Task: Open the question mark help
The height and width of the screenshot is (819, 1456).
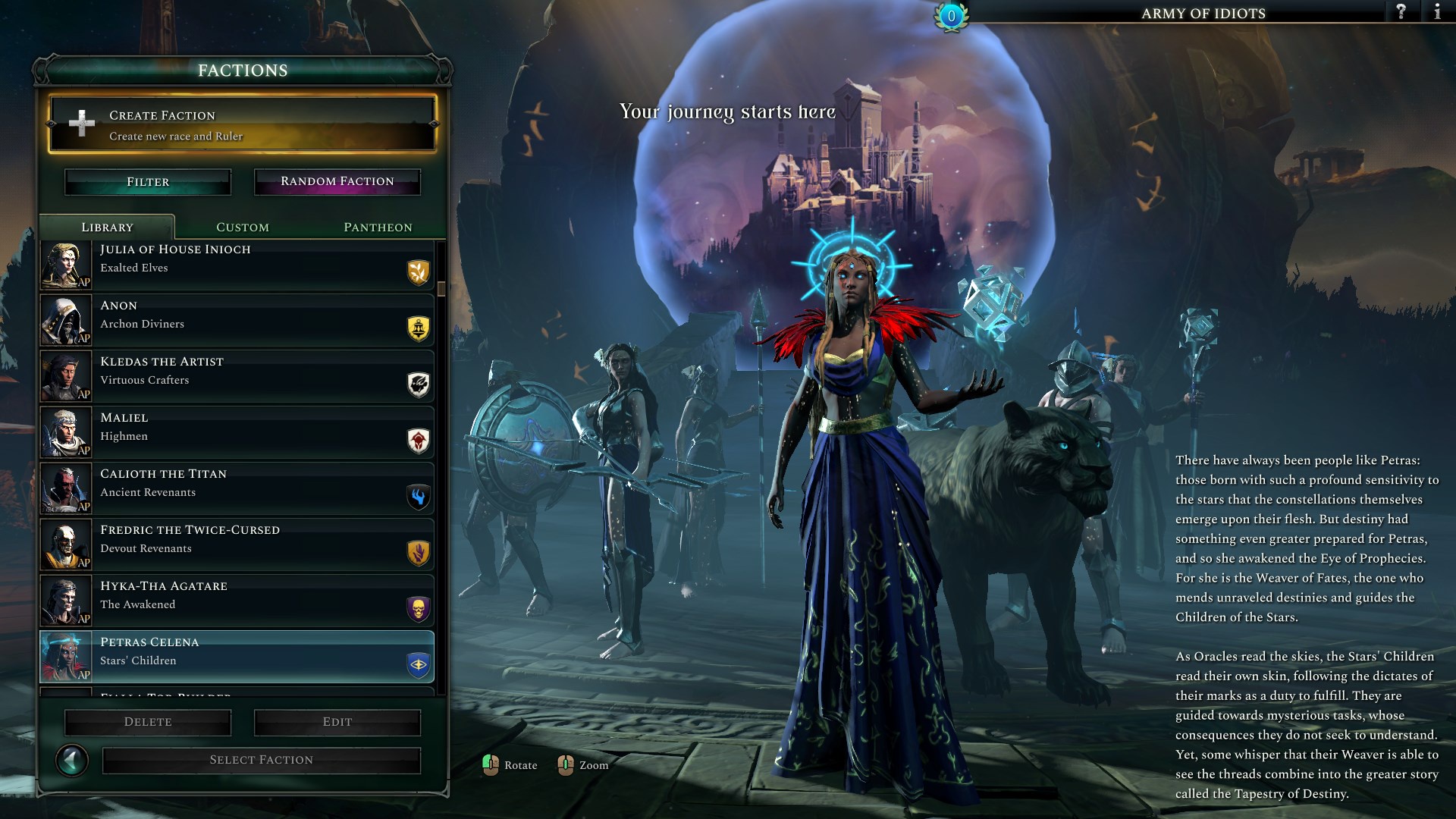Action: pos(1401,11)
